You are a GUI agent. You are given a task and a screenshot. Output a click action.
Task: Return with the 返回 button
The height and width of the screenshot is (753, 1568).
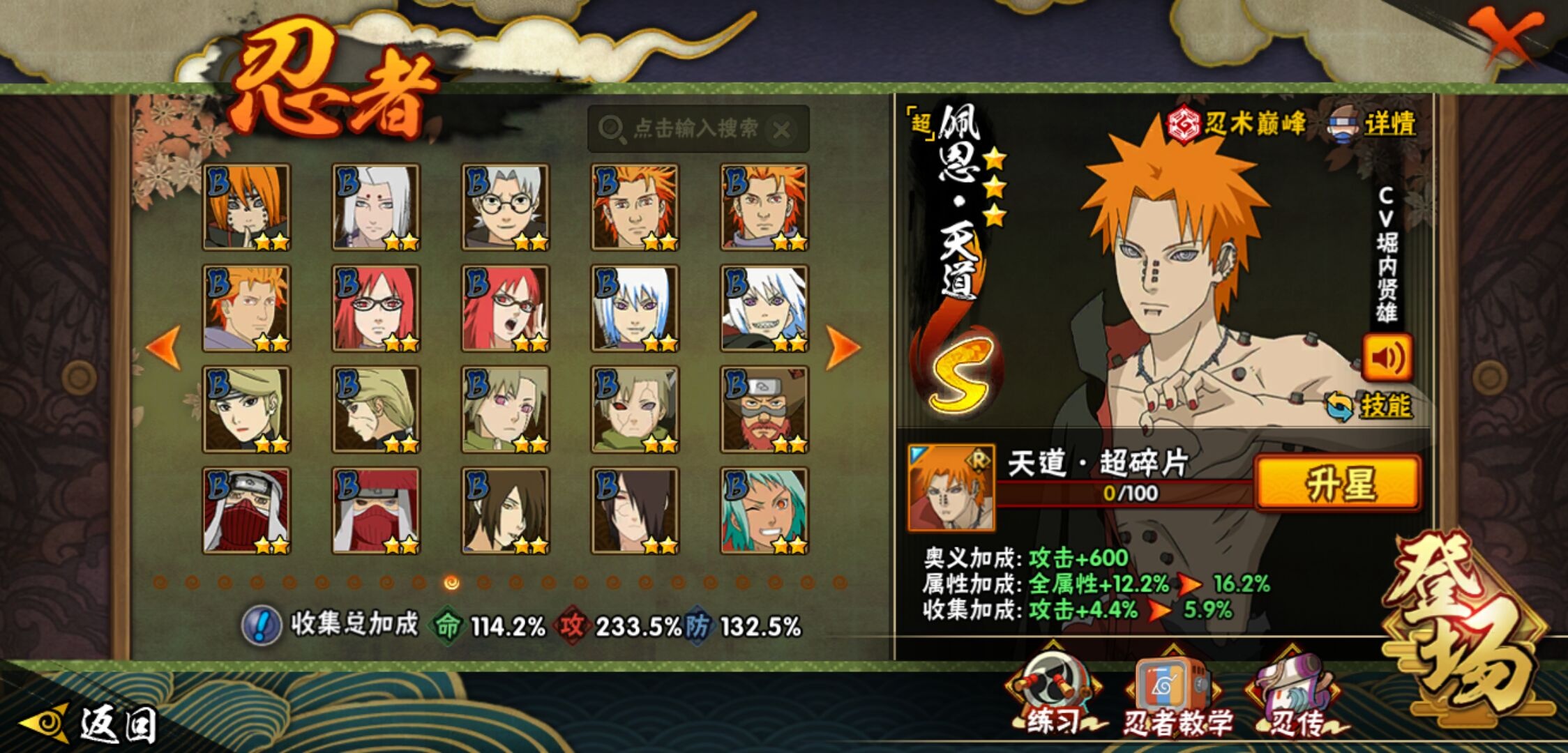[x=91, y=724]
